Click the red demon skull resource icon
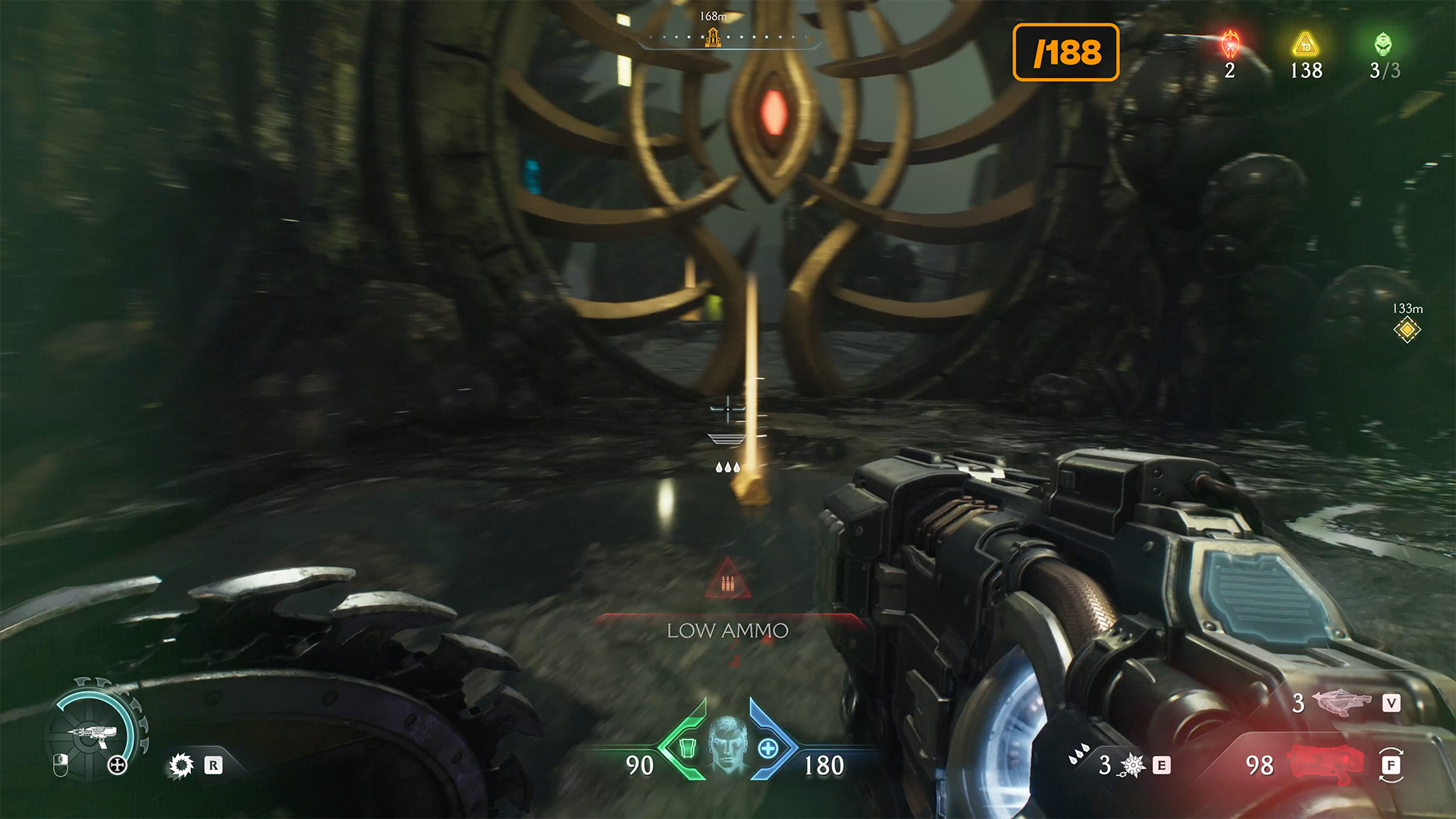This screenshot has width=1456, height=819. coord(1230,45)
